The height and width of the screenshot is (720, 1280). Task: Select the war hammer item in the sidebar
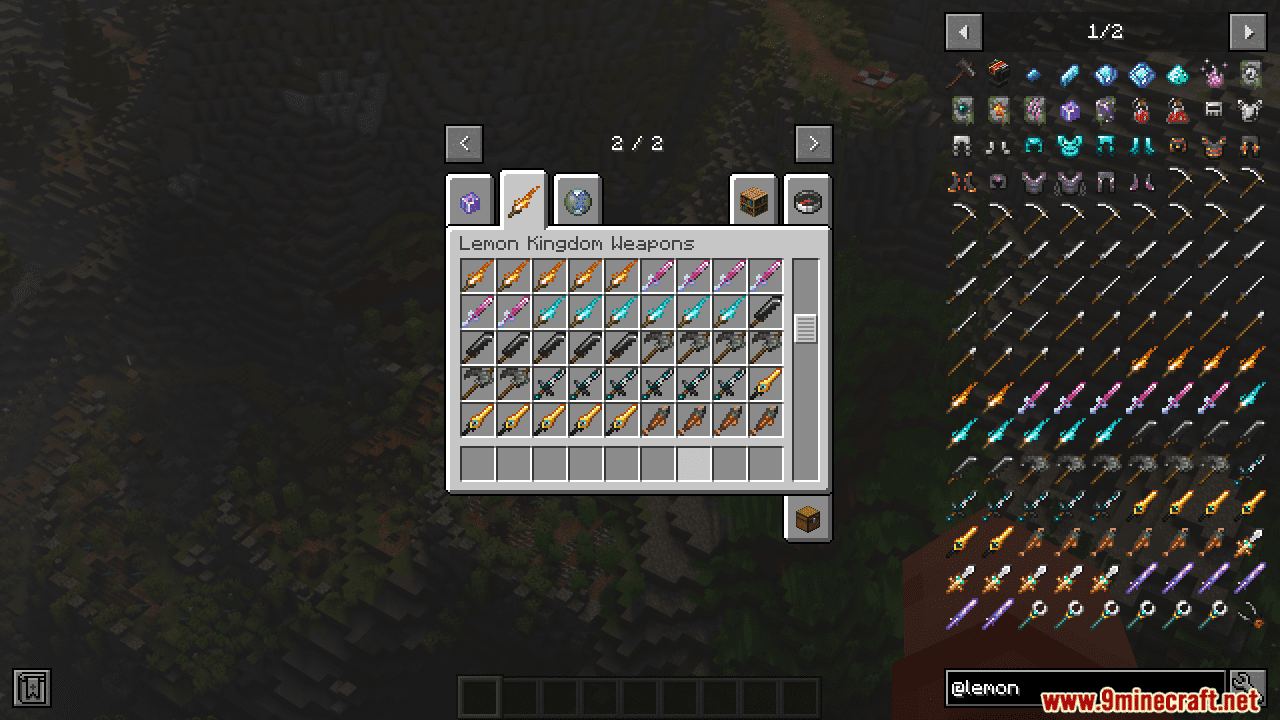(x=962, y=73)
